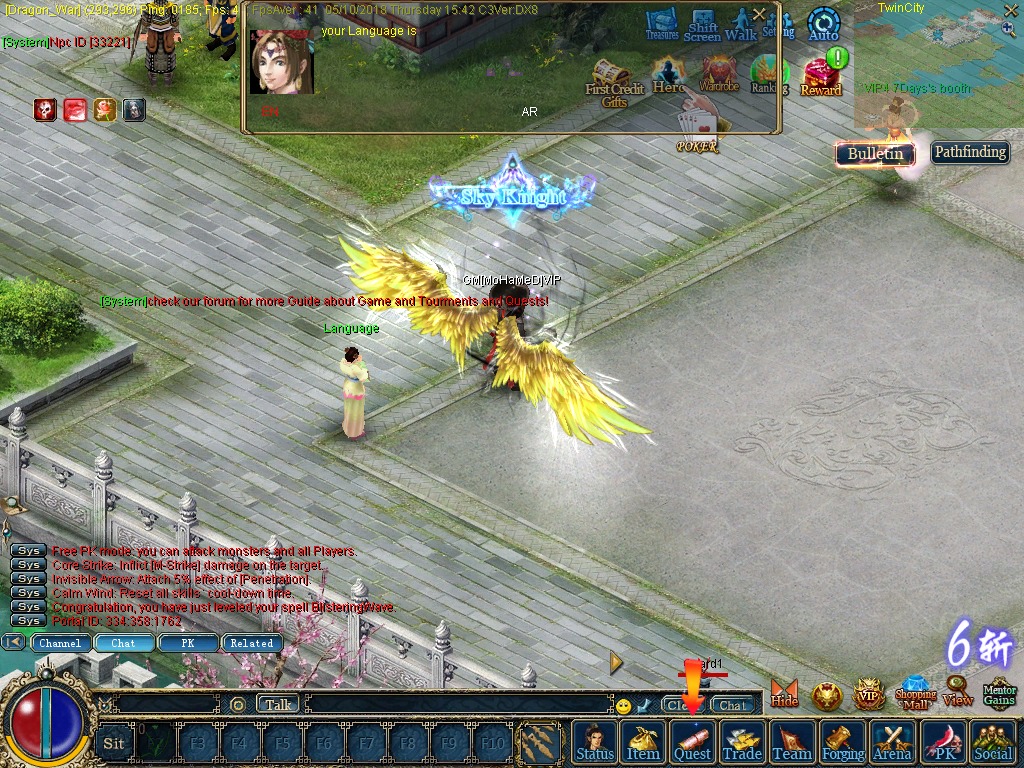Open the Trade window

pos(742,742)
